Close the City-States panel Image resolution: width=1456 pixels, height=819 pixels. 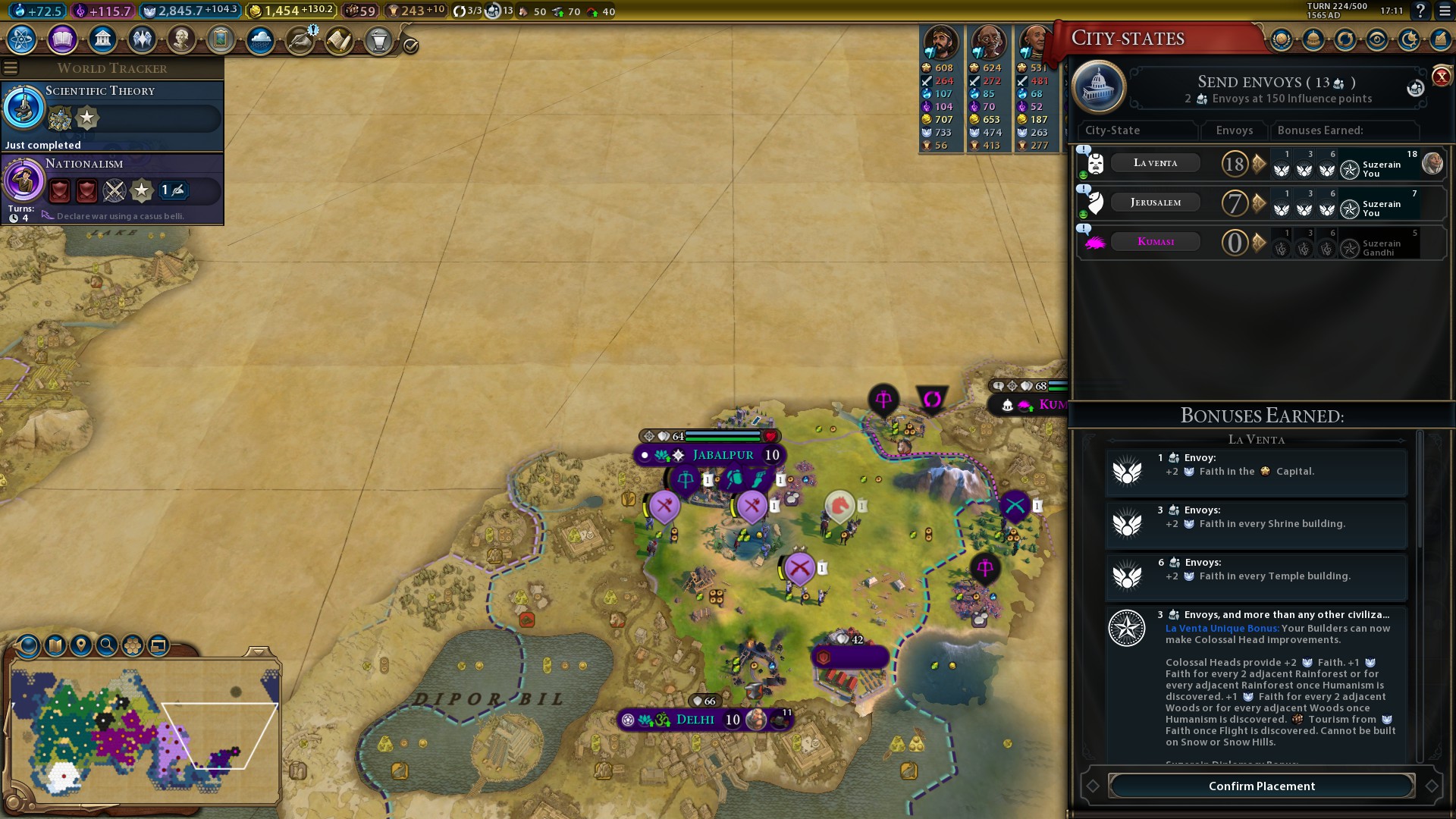[1441, 77]
